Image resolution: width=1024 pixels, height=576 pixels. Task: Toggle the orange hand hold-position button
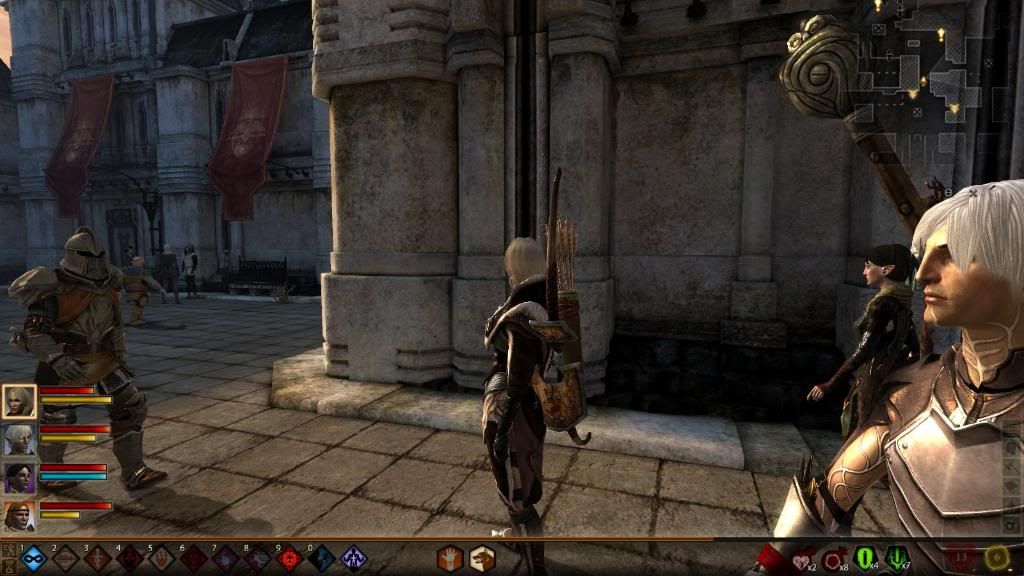pos(451,558)
